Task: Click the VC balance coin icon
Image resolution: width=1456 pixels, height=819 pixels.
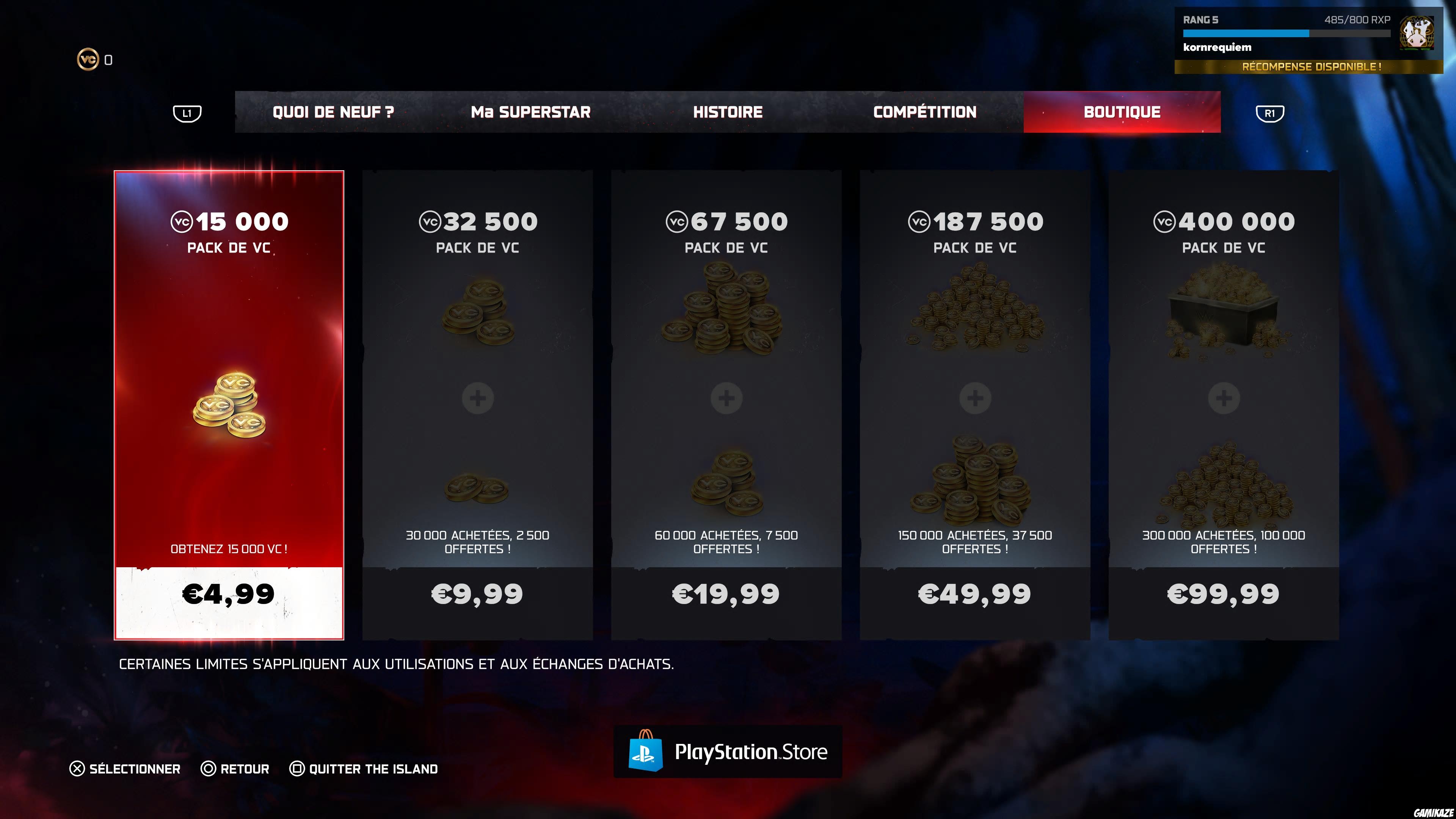Action: [88, 58]
